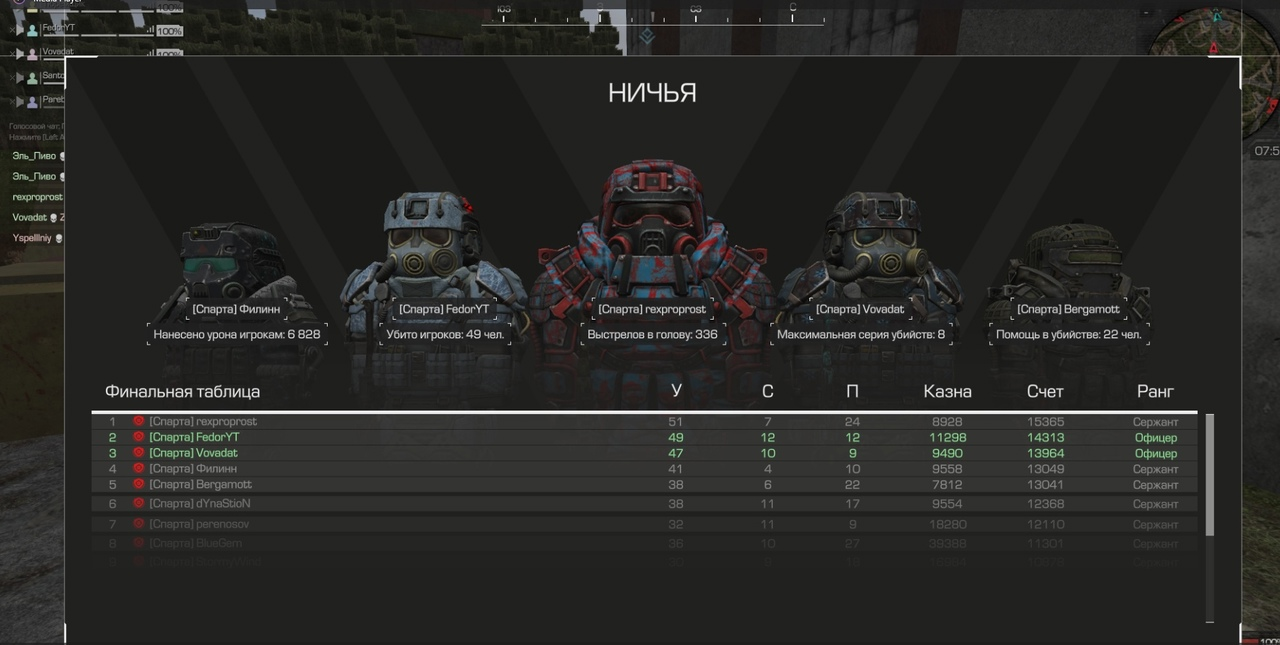This screenshot has height=645, width=1280.
Task: Click the У kills column header
Action: [677, 392]
